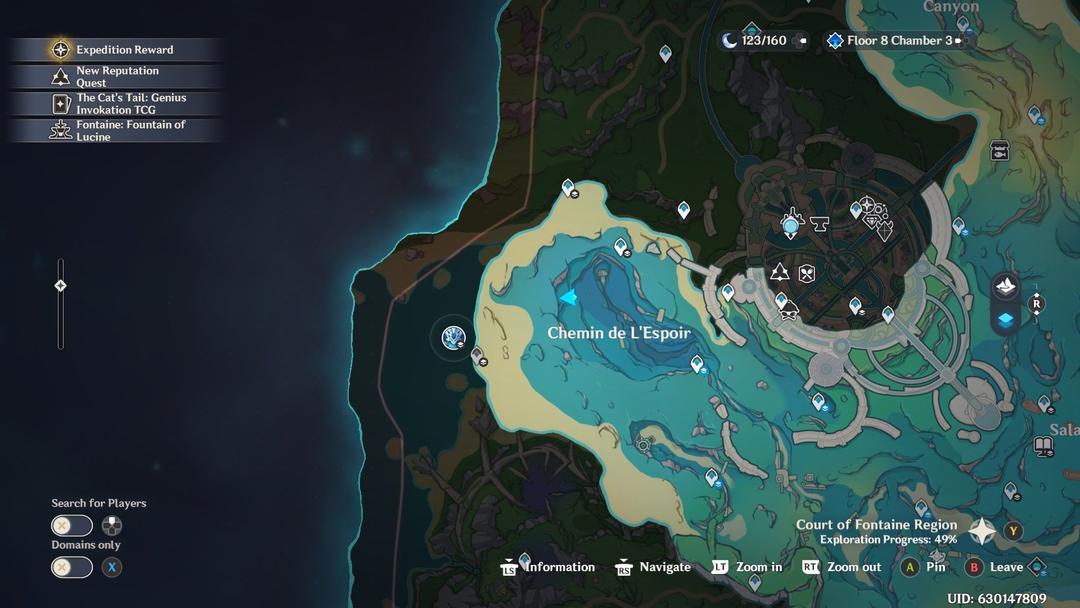1080x608 pixels.
Task: Select the restaurant fork and spoon marker
Action: click(x=807, y=273)
